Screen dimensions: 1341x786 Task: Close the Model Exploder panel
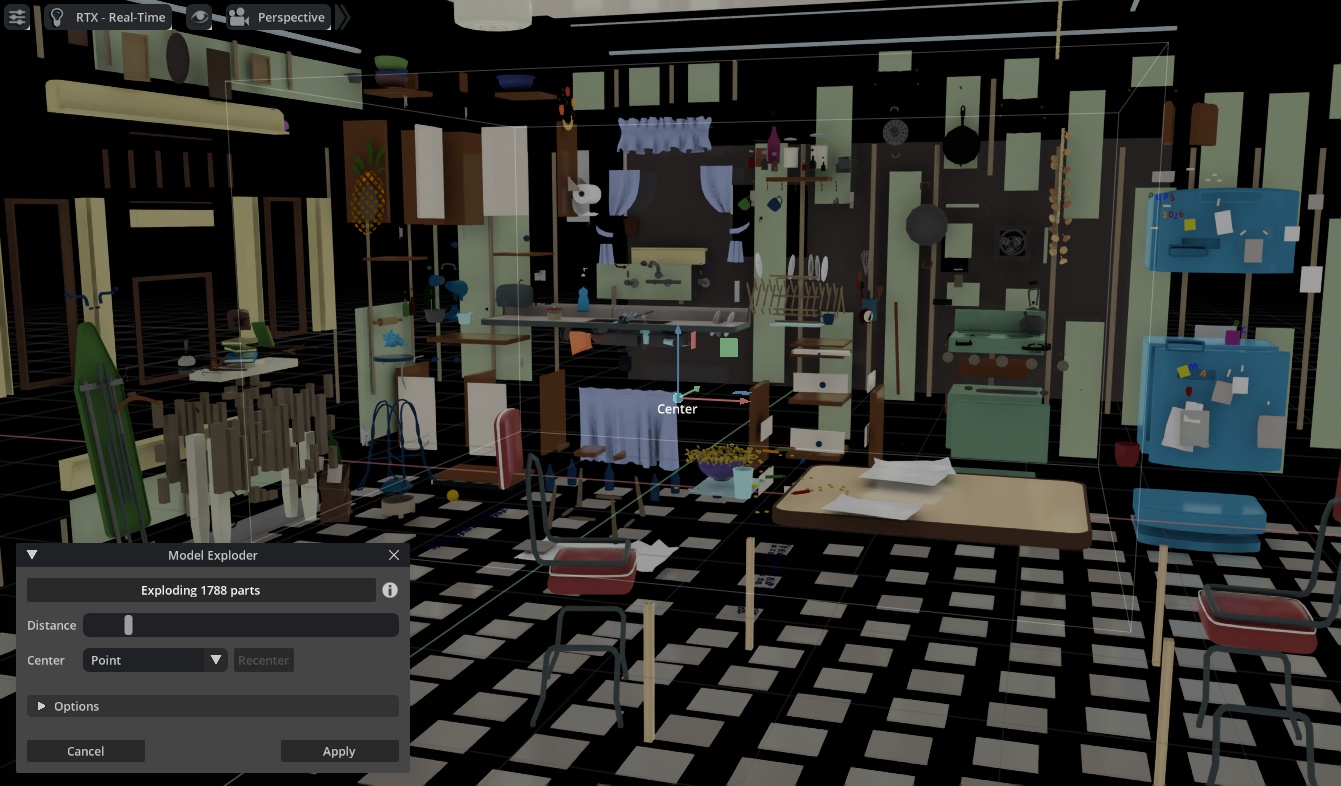point(394,555)
